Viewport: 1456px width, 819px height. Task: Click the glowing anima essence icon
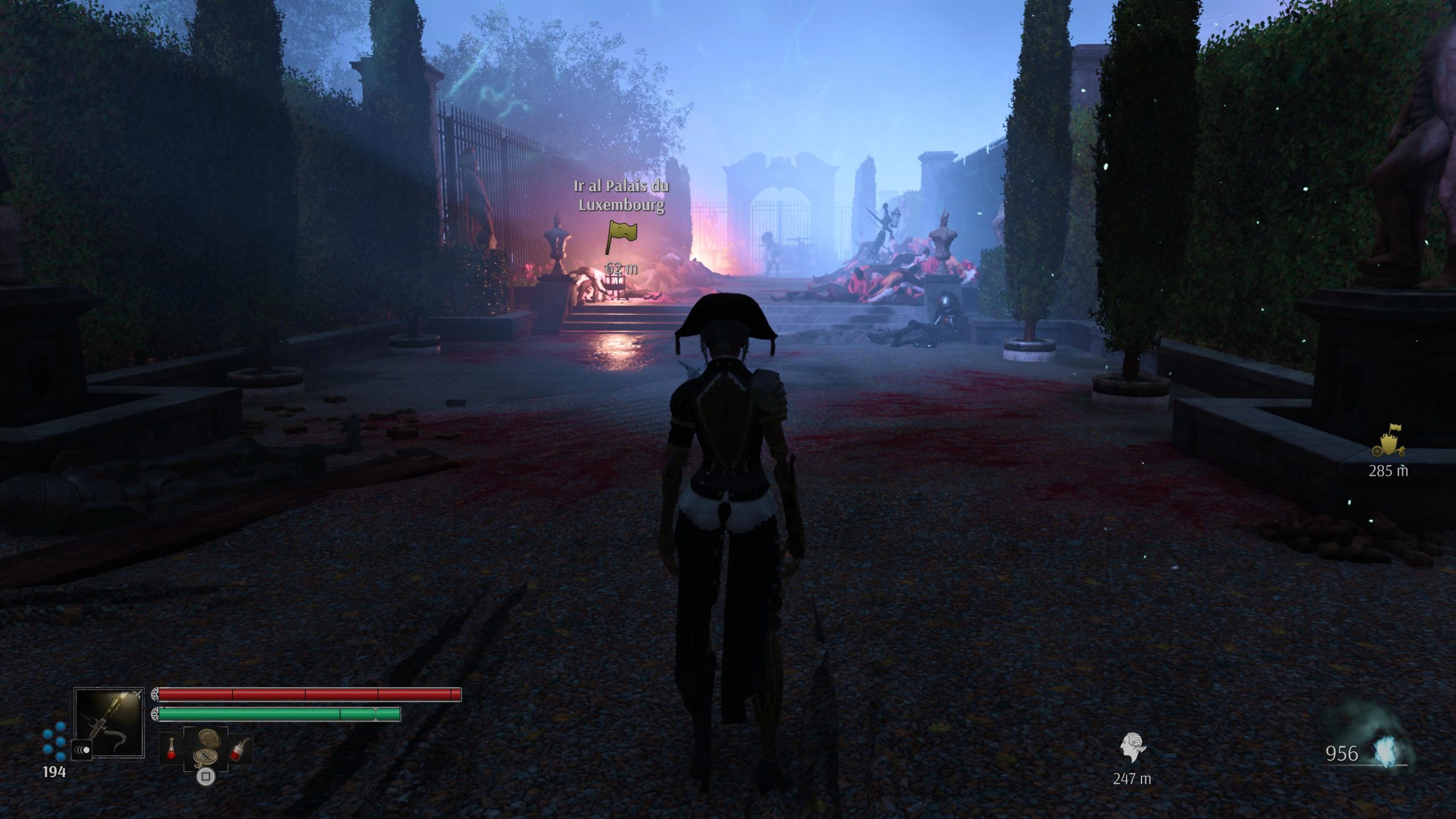click(x=1389, y=752)
